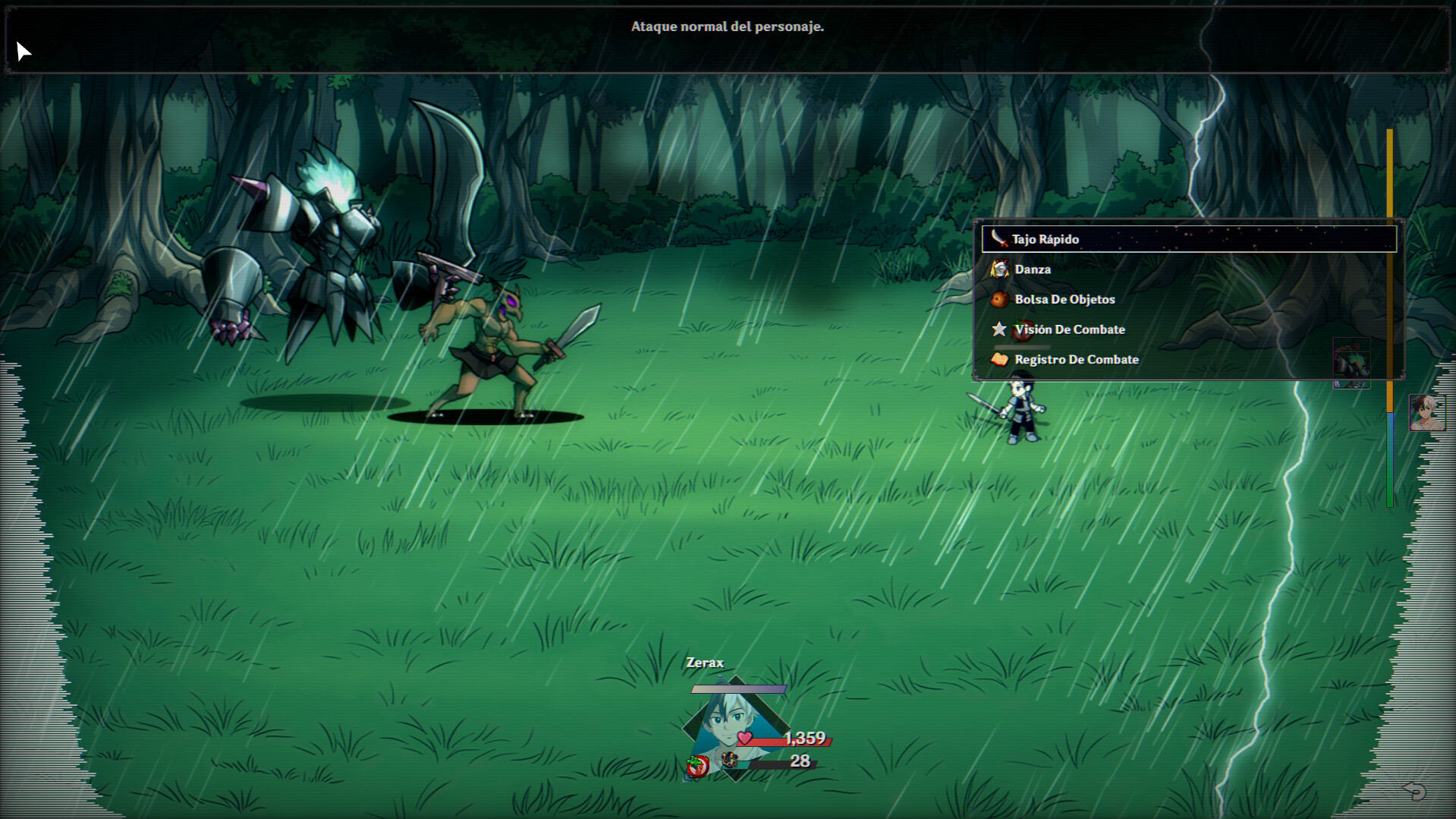This screenshot has height=819, width=1456.
Task: Open the Bolsa De Objetos bag icon
Action: [x=999, y=299]
